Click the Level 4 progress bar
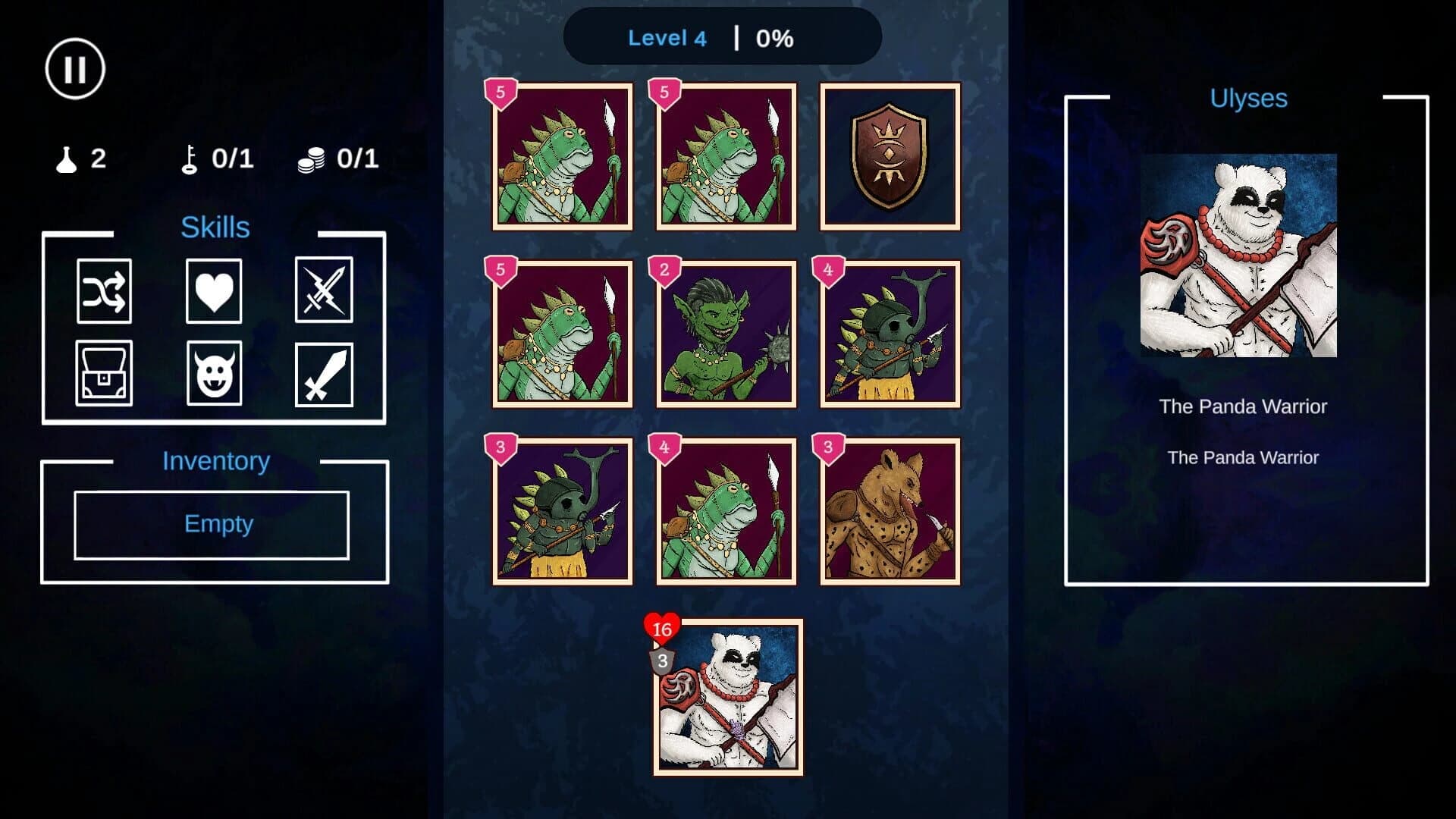The image size is (1456, 819). pos(723,37)
